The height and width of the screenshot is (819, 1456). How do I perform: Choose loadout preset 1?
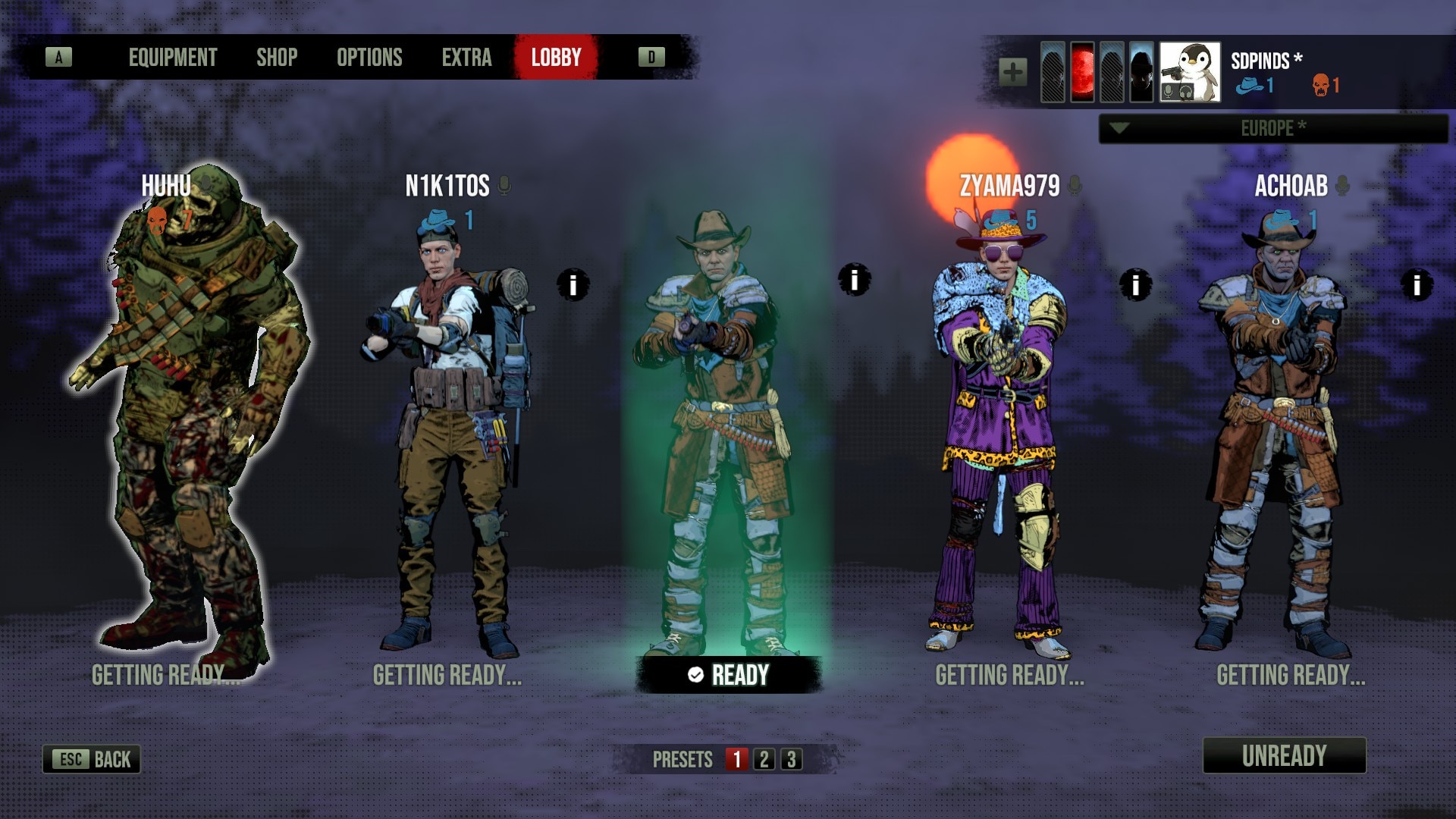click(x=736, y=759)
